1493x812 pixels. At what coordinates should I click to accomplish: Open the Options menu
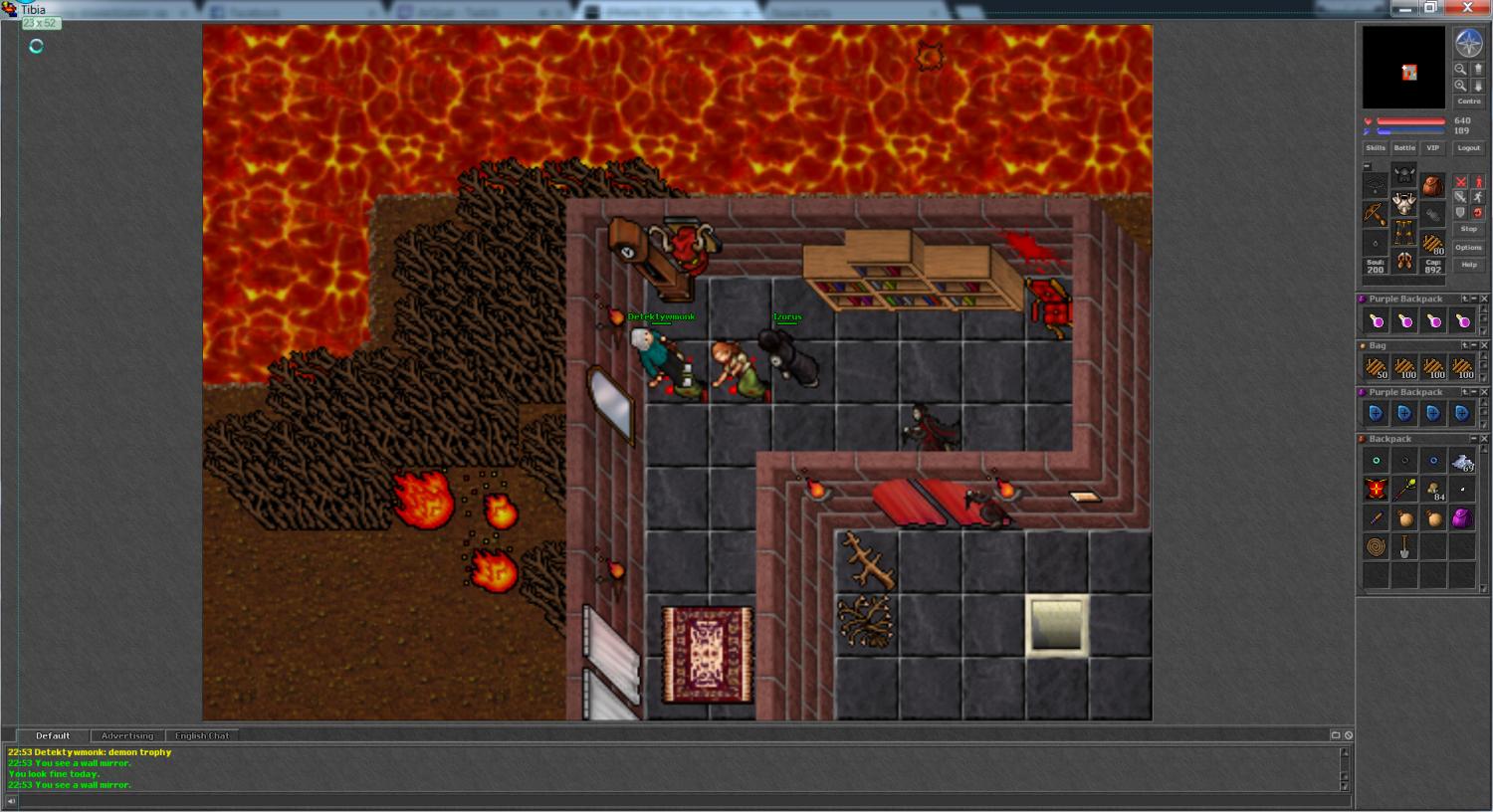click(1469, 247)
